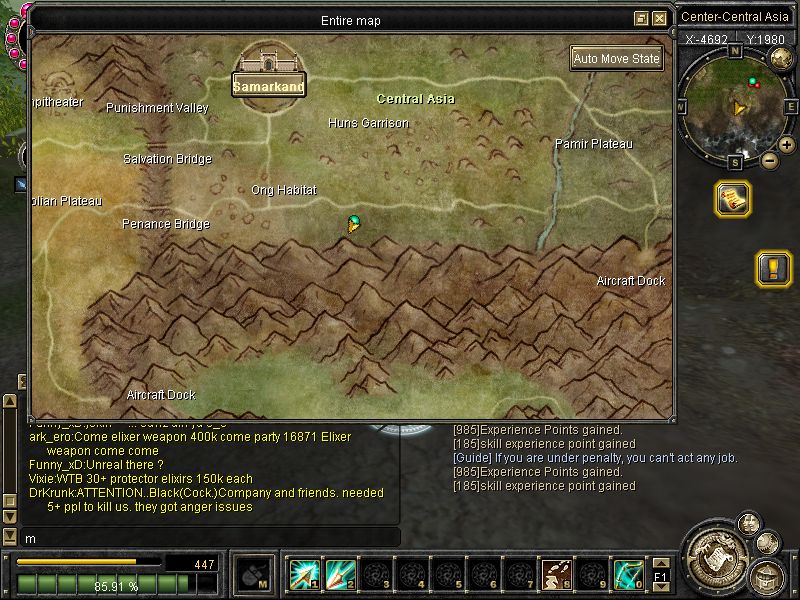800x600 pixels.
Task: Click the F1 hotbar page selector
Action: pyautogui.click(x=660, y=577)
